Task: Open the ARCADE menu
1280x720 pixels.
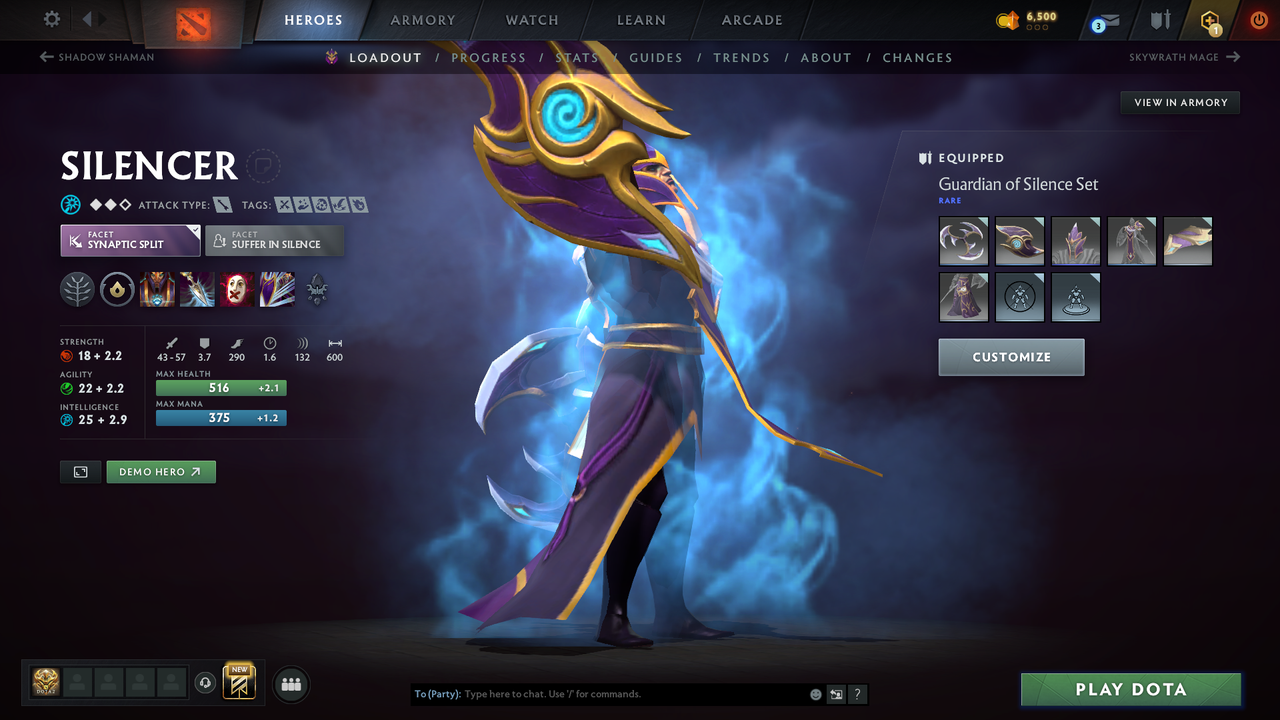Action: 751,20
